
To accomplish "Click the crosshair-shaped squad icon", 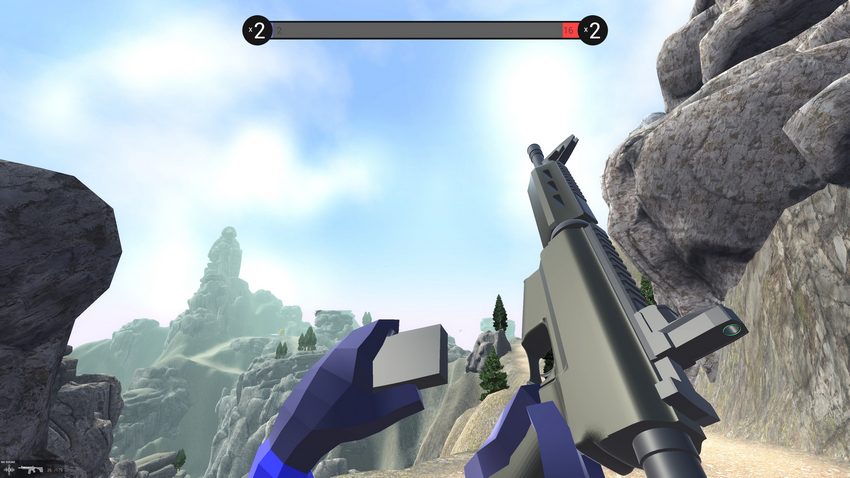I will [9, 469].
